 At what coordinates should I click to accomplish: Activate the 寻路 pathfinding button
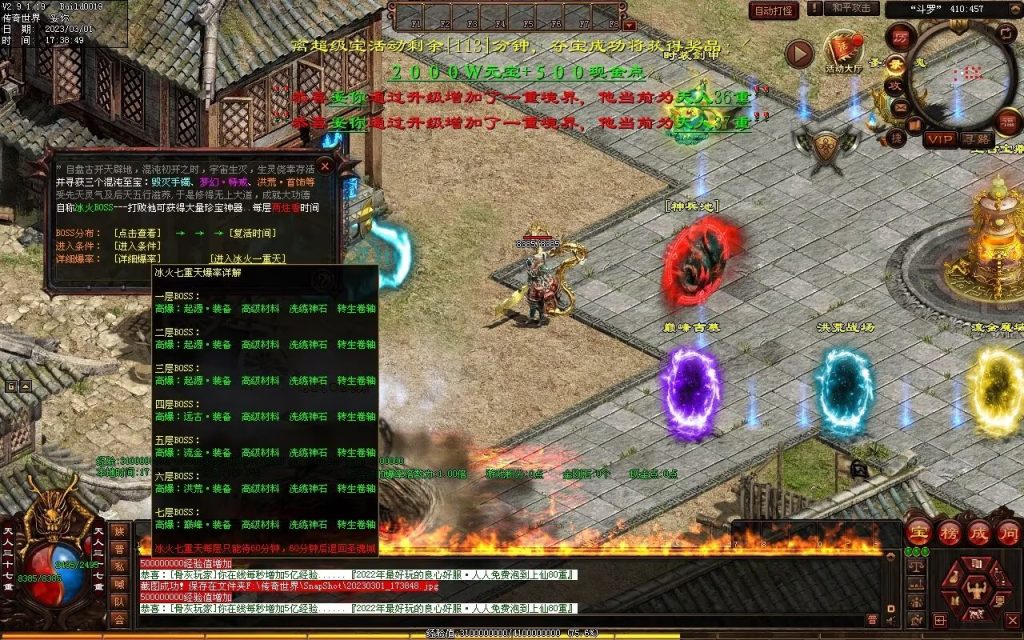978,139
